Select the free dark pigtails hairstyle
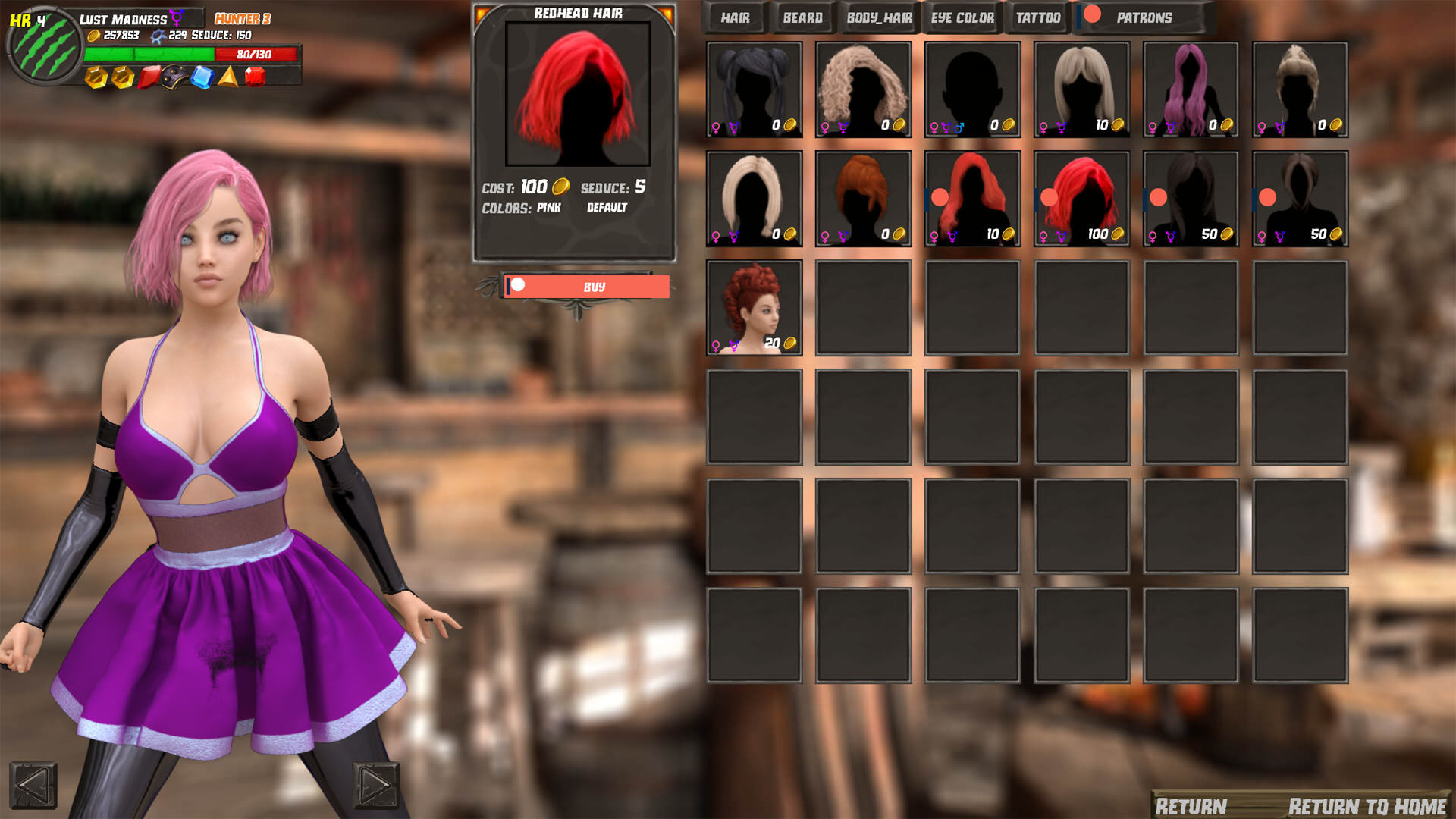This screenshot has height=819, width=1456. point(754,89)
